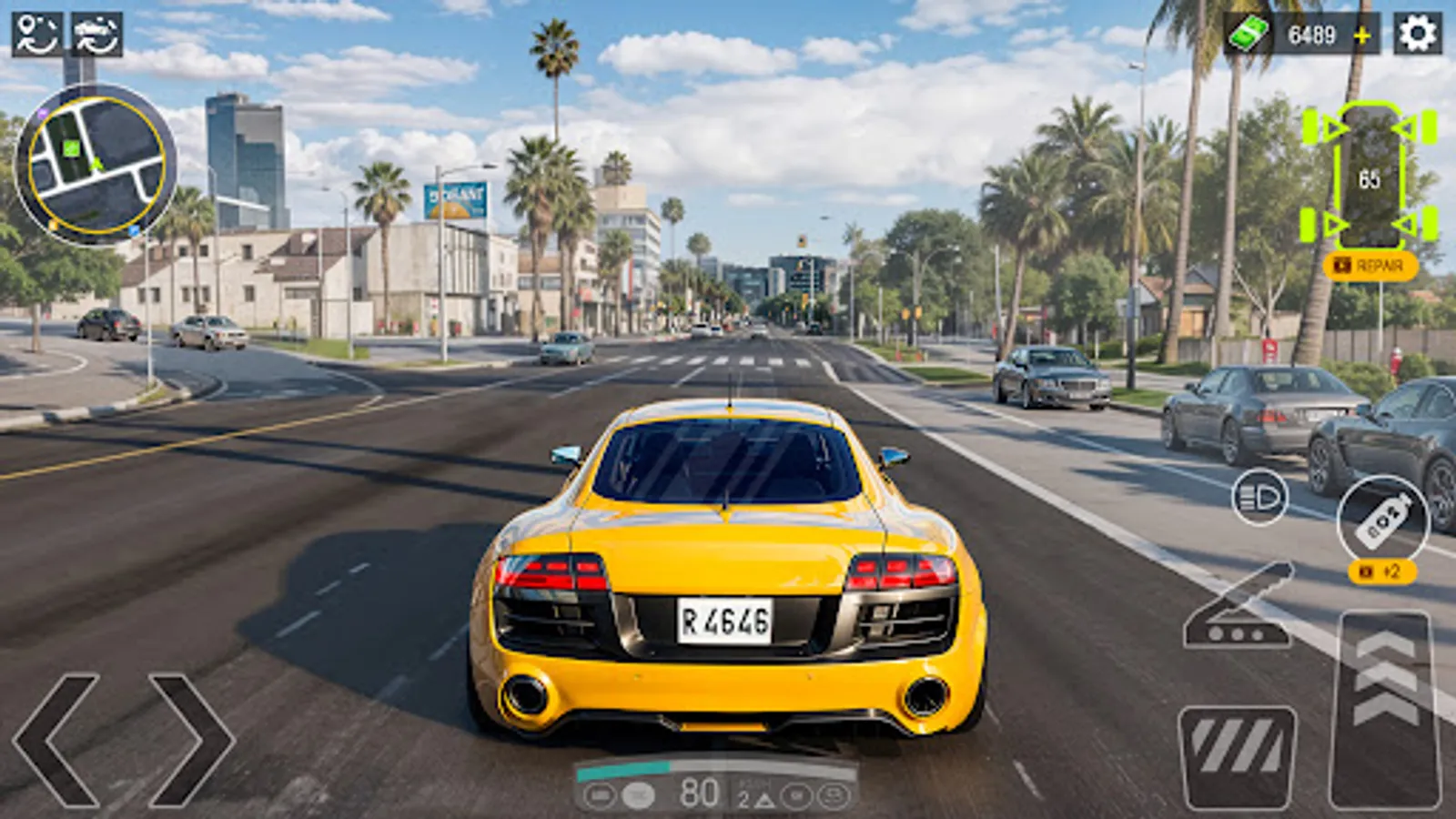Tap the car damage diagram showing 65
This screenshot has height=819, width=1456.
(1370, 177)
